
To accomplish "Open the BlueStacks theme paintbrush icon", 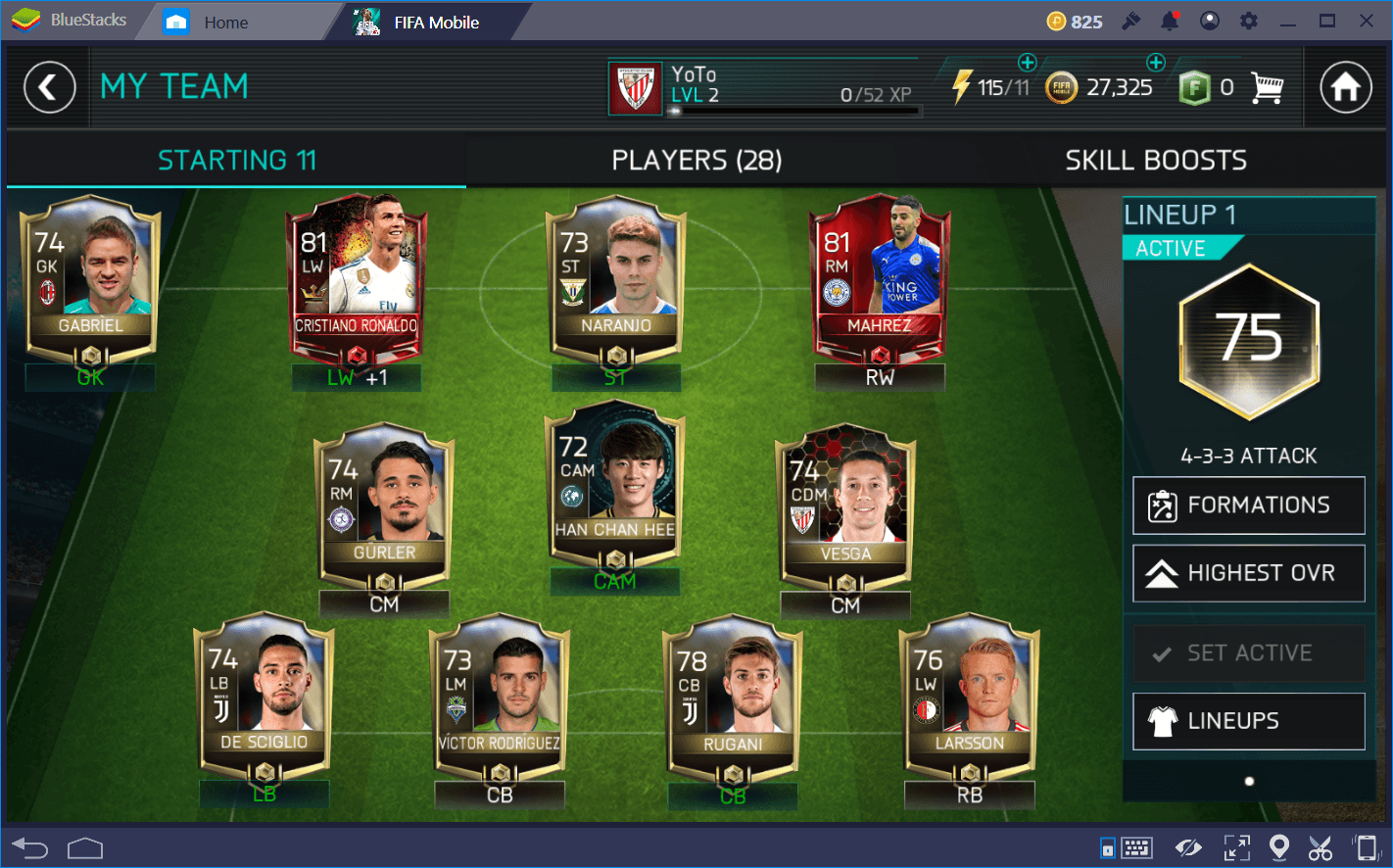I will pos(1130,20).
